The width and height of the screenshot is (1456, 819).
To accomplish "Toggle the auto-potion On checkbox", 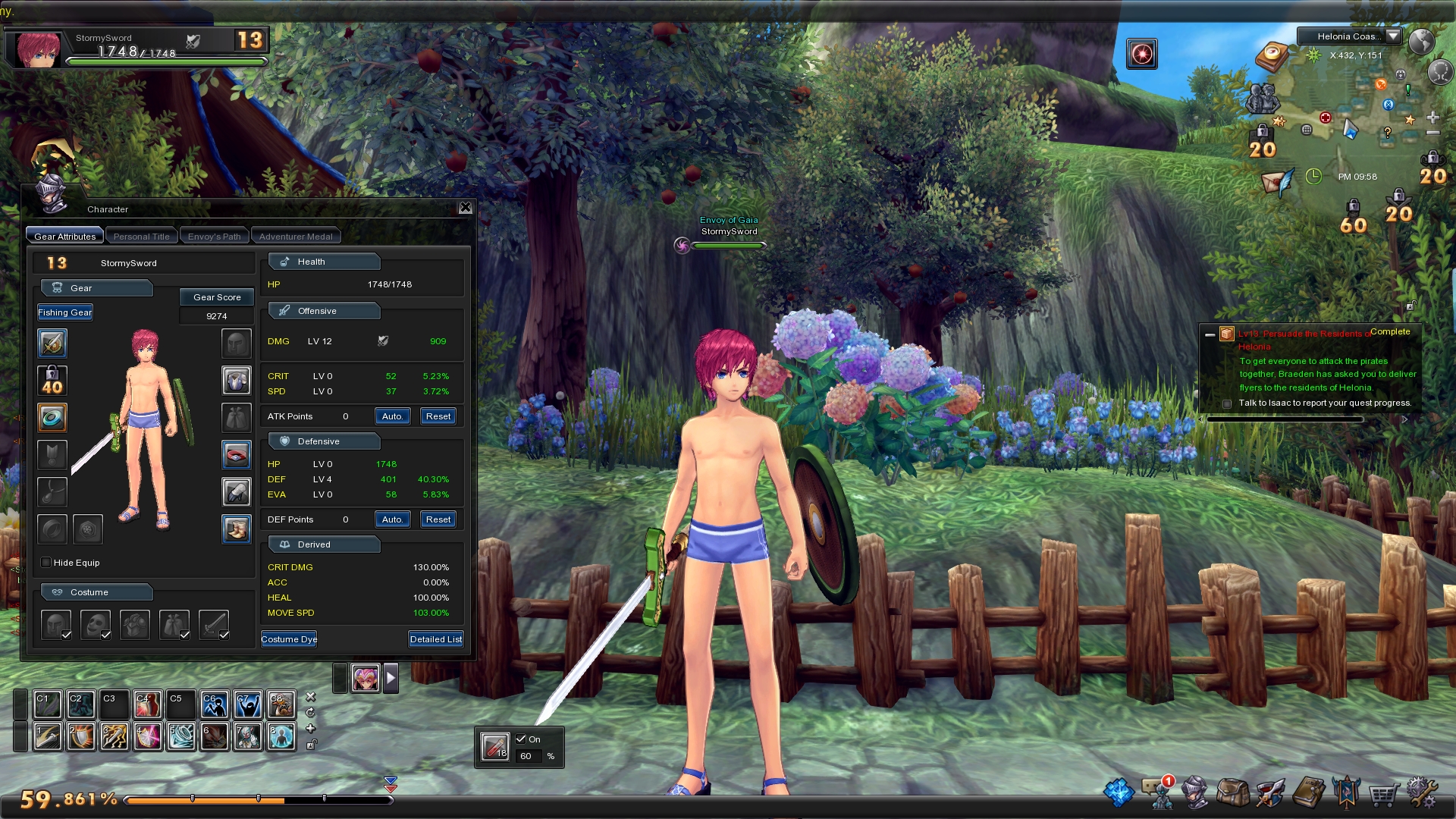I will pyautogui.click(x=521, y=739).
